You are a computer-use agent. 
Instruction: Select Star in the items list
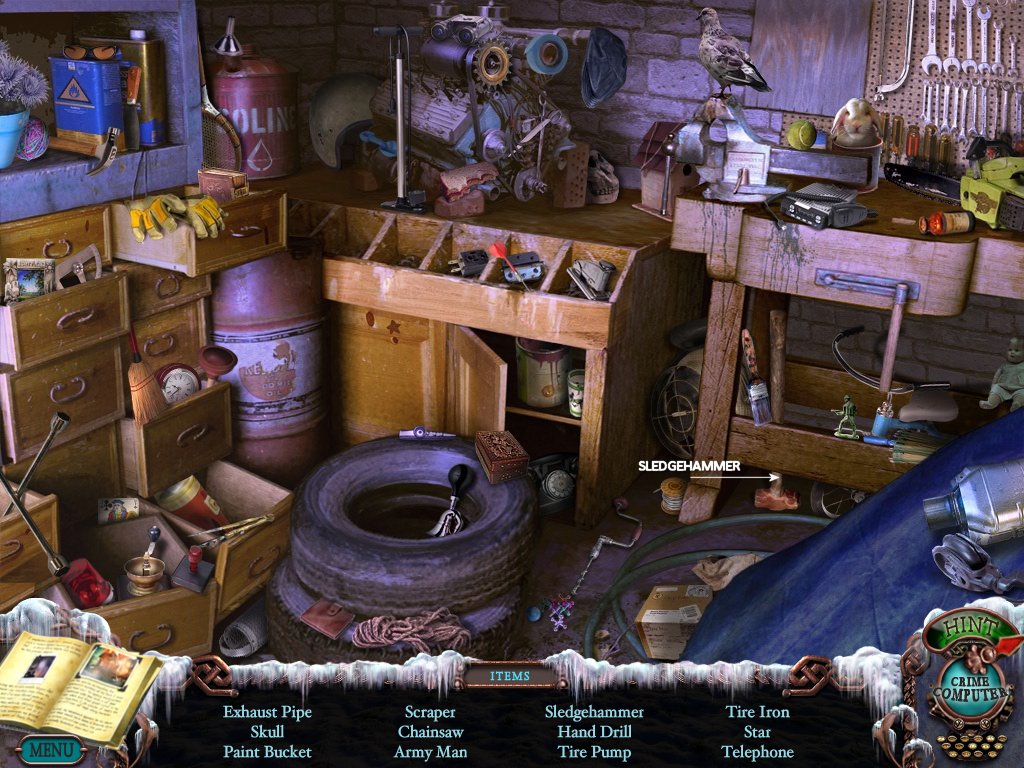[x=757, y=732]
